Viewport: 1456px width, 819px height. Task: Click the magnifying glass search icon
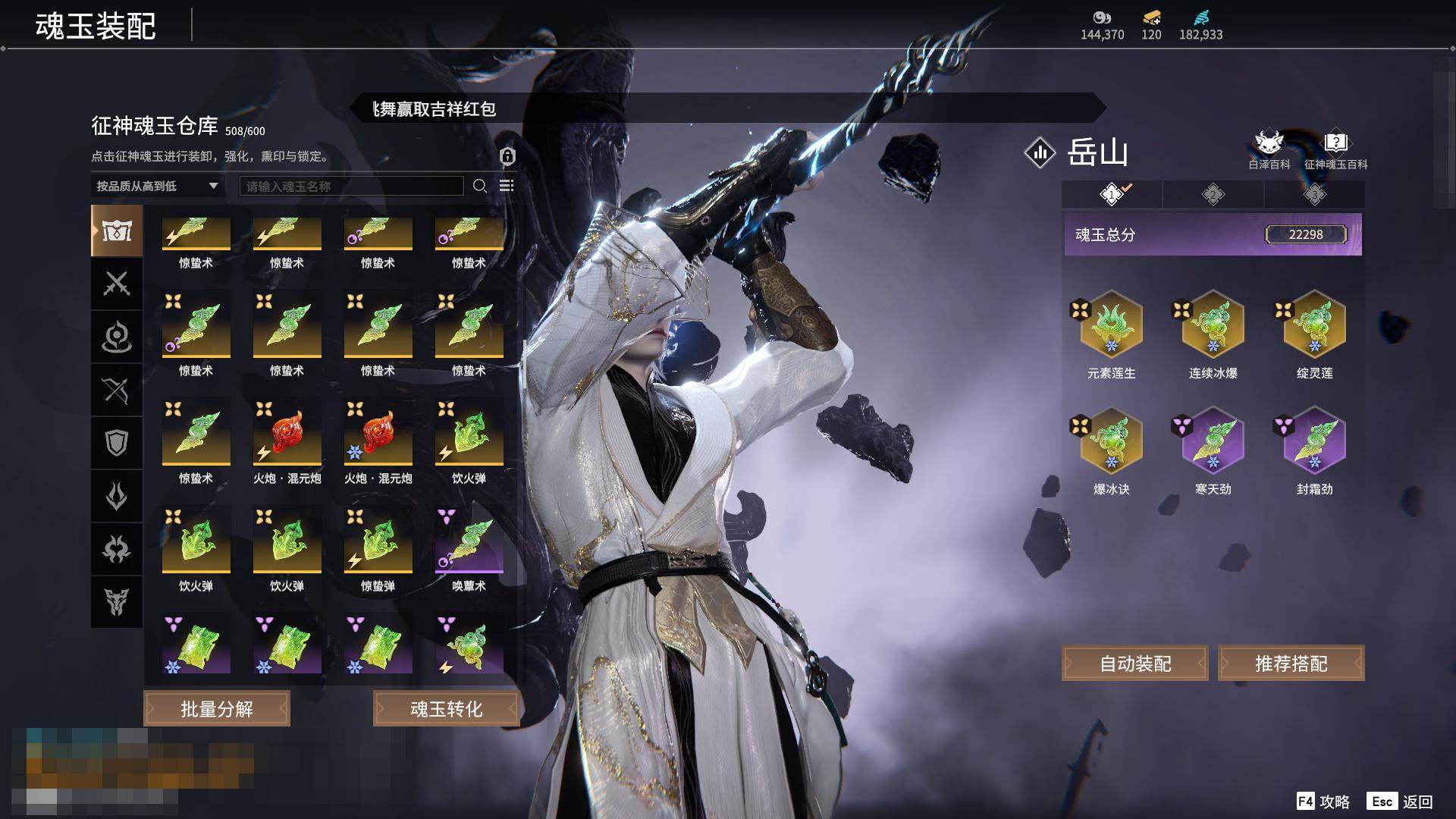[x=479, y=186]
